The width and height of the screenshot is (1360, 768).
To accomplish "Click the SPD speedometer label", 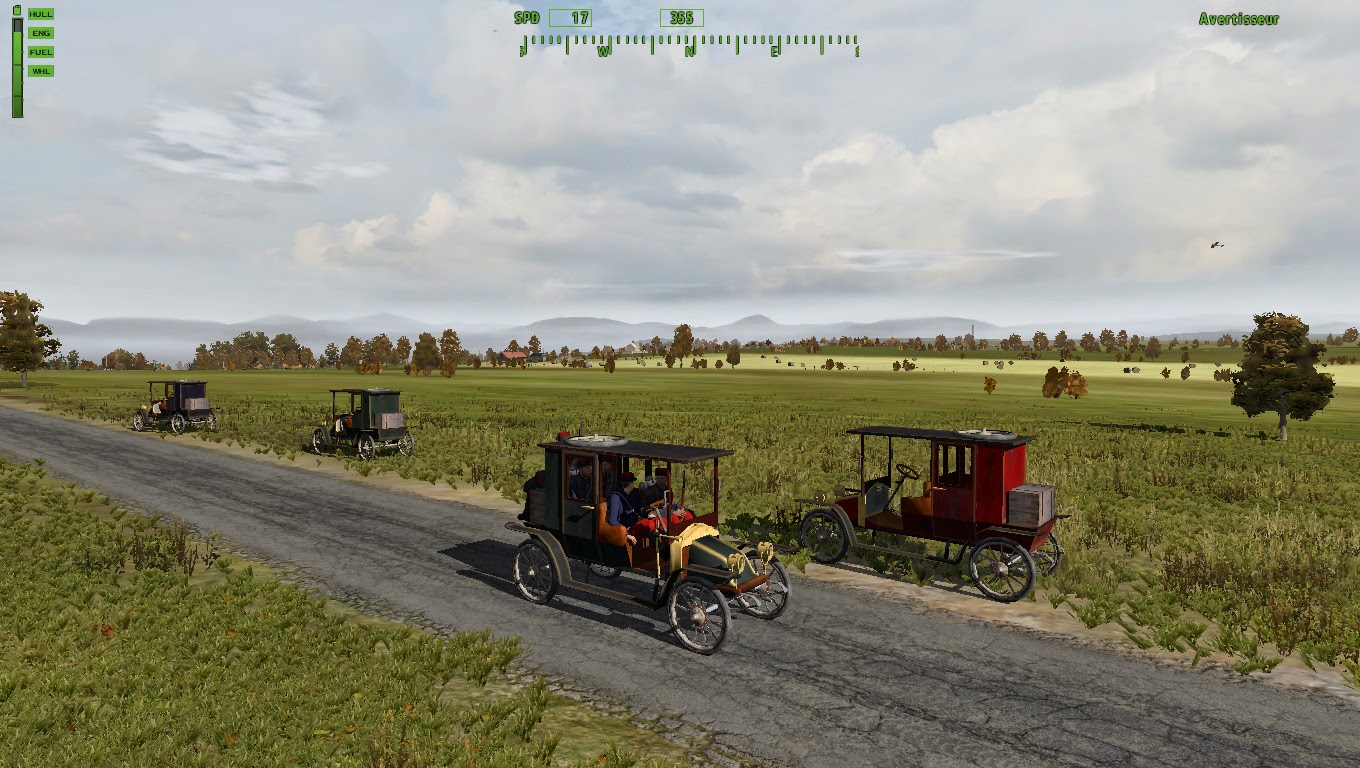I will point(527,17).
